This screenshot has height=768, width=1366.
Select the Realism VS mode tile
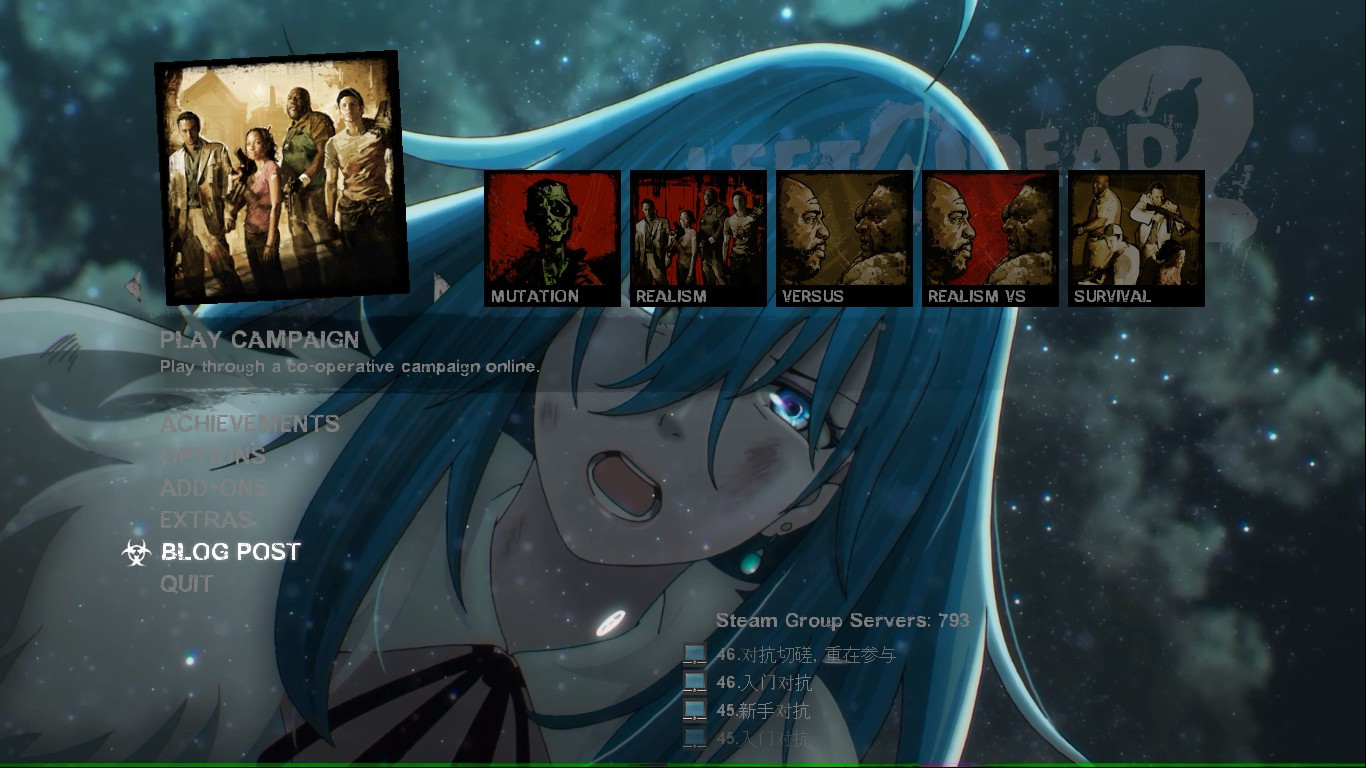coord(990,235)
